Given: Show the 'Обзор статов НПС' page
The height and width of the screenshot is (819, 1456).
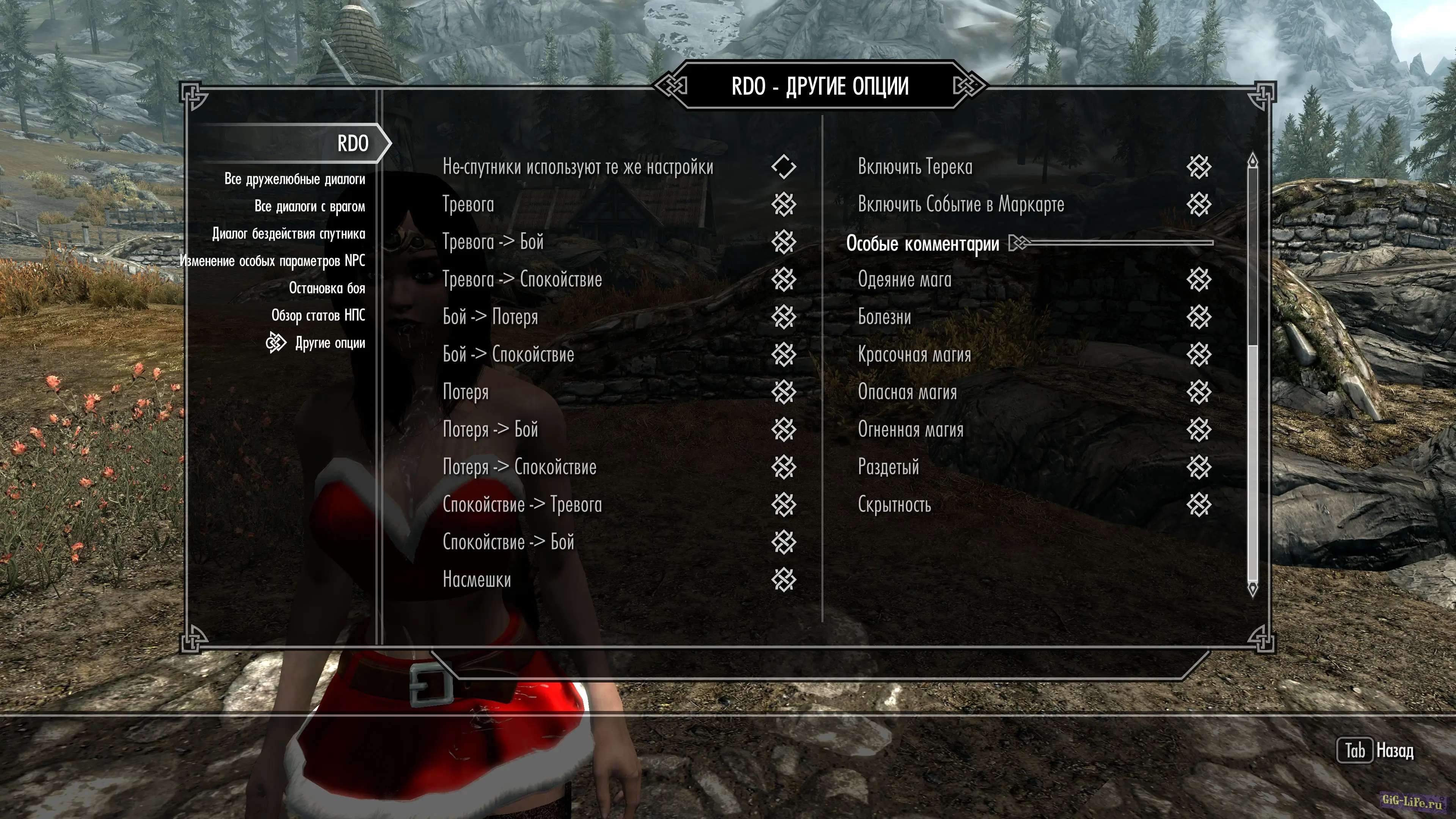Looking at the screenshot, I should [x=318, y=315].
